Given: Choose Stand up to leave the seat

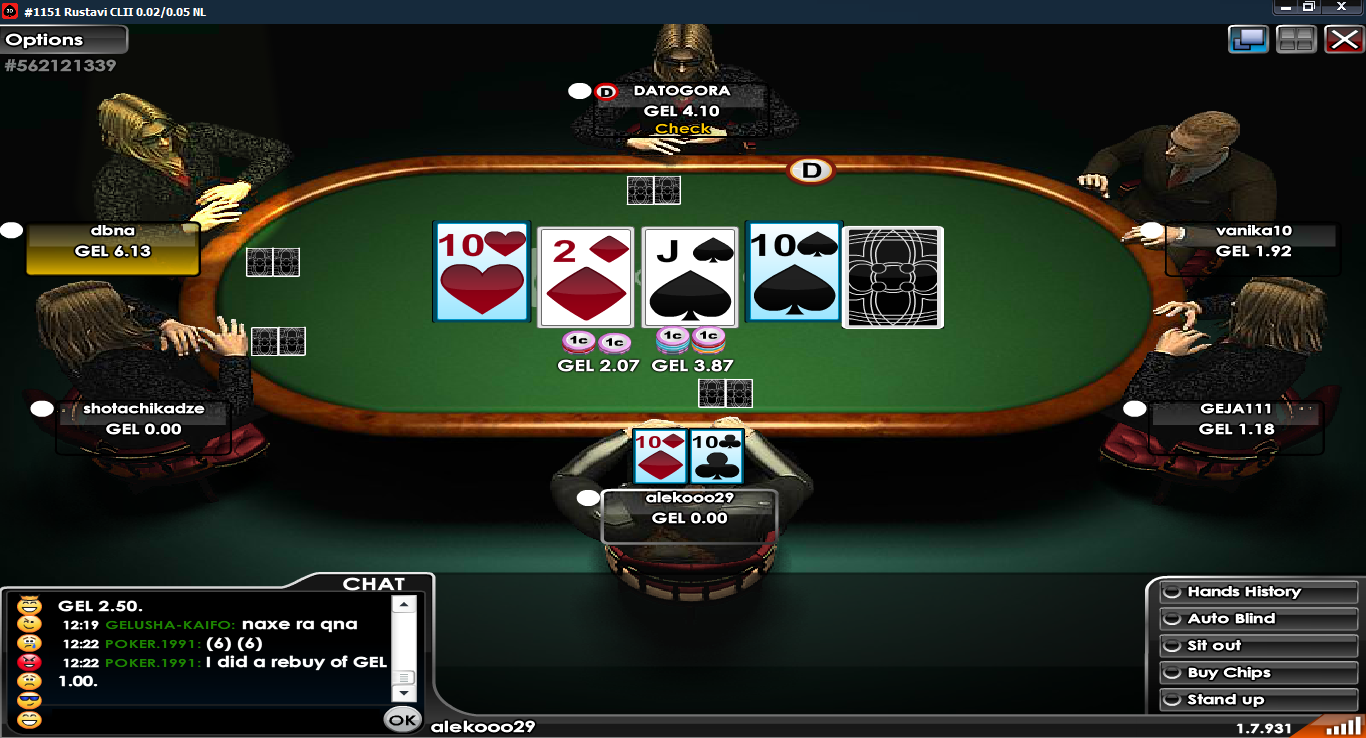Looking at the screenshot, I should pos(1257,700).
